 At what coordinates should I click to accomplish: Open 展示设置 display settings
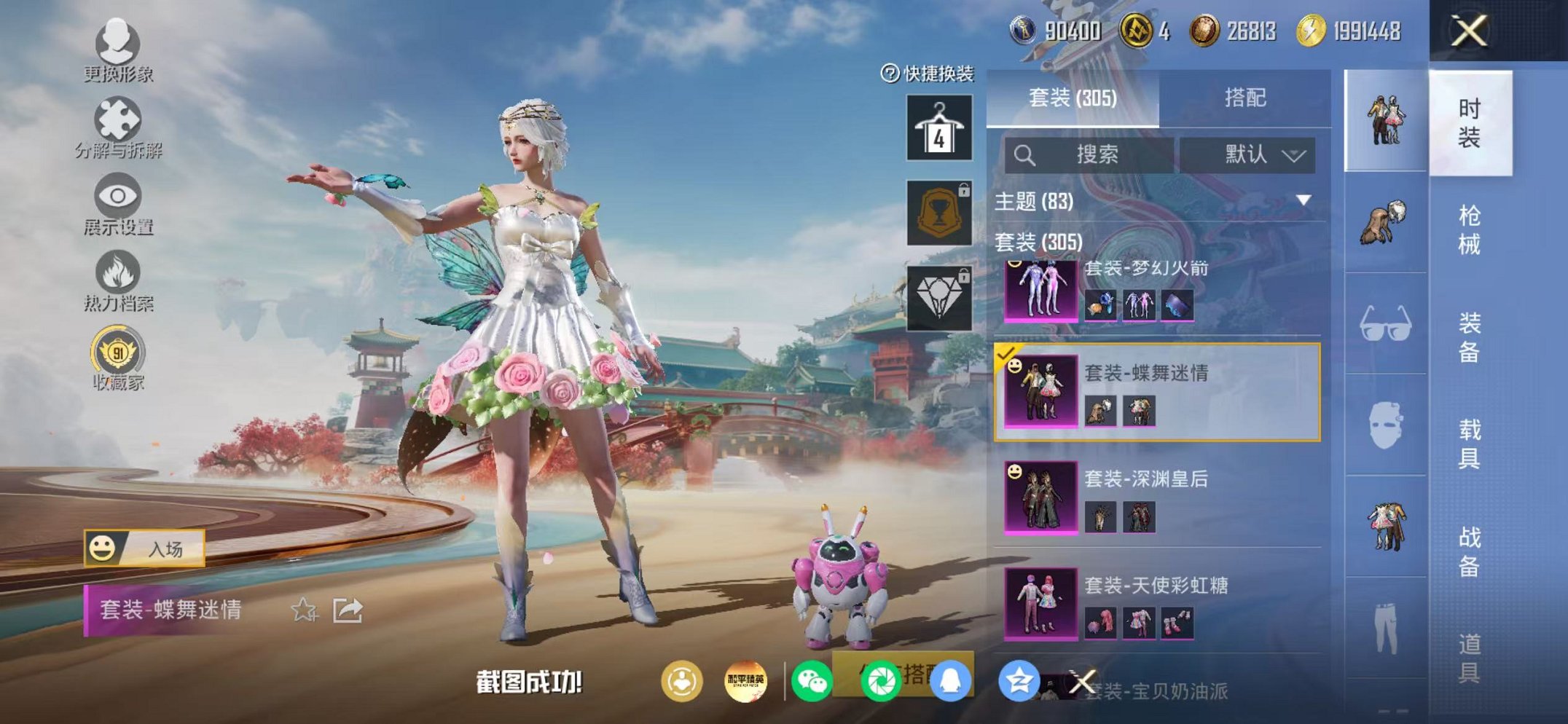(x=117, y=205)
